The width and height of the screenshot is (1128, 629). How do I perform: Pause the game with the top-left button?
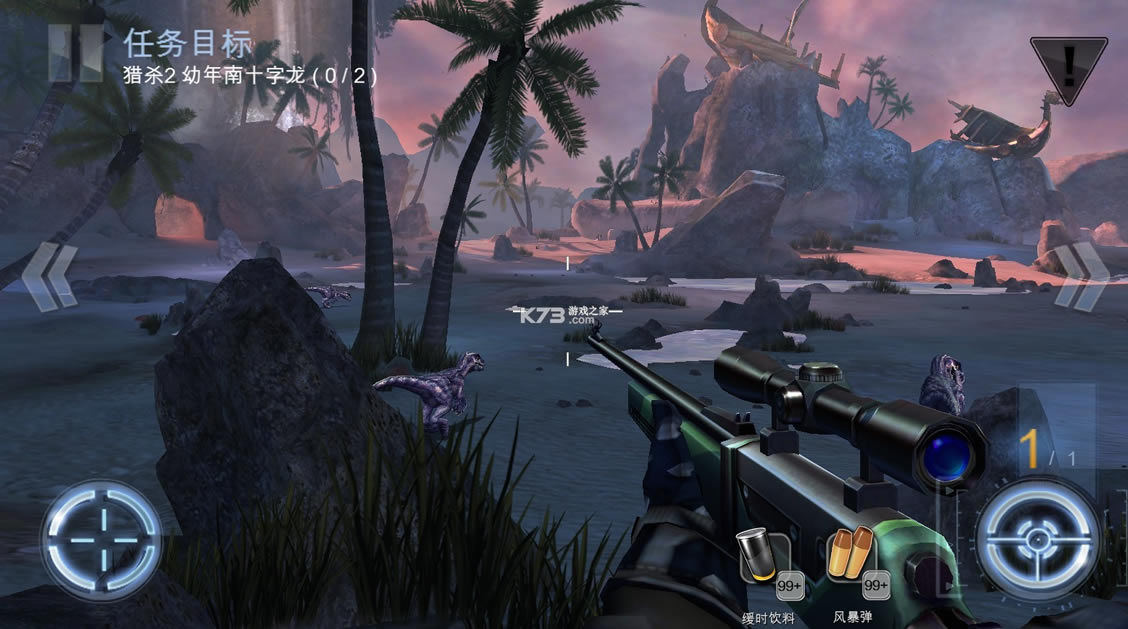click(76, 51)
